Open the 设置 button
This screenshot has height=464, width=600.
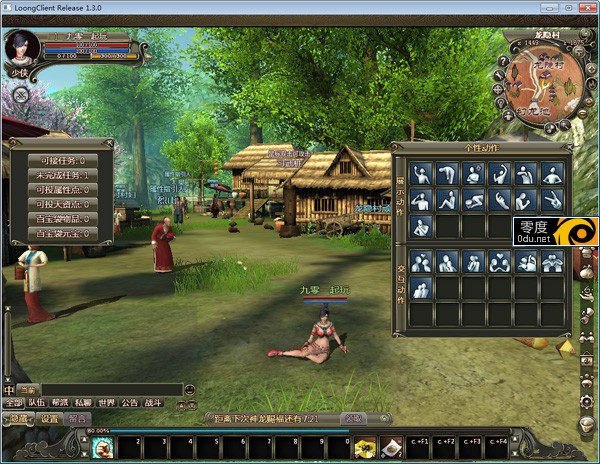(50, 419)
